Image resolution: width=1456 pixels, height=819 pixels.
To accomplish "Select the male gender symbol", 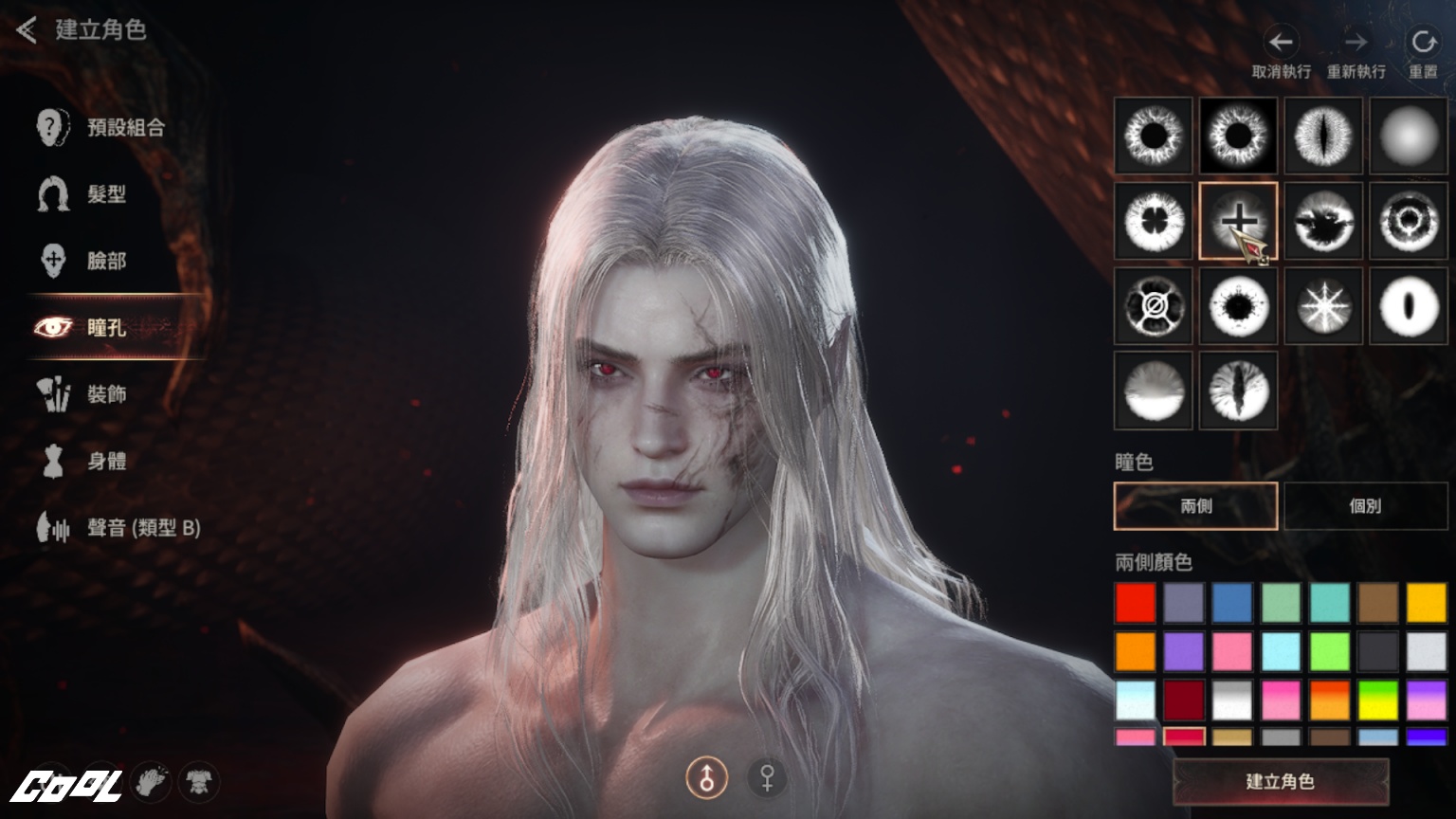I will pyautogui.click(x=707, y=778).
